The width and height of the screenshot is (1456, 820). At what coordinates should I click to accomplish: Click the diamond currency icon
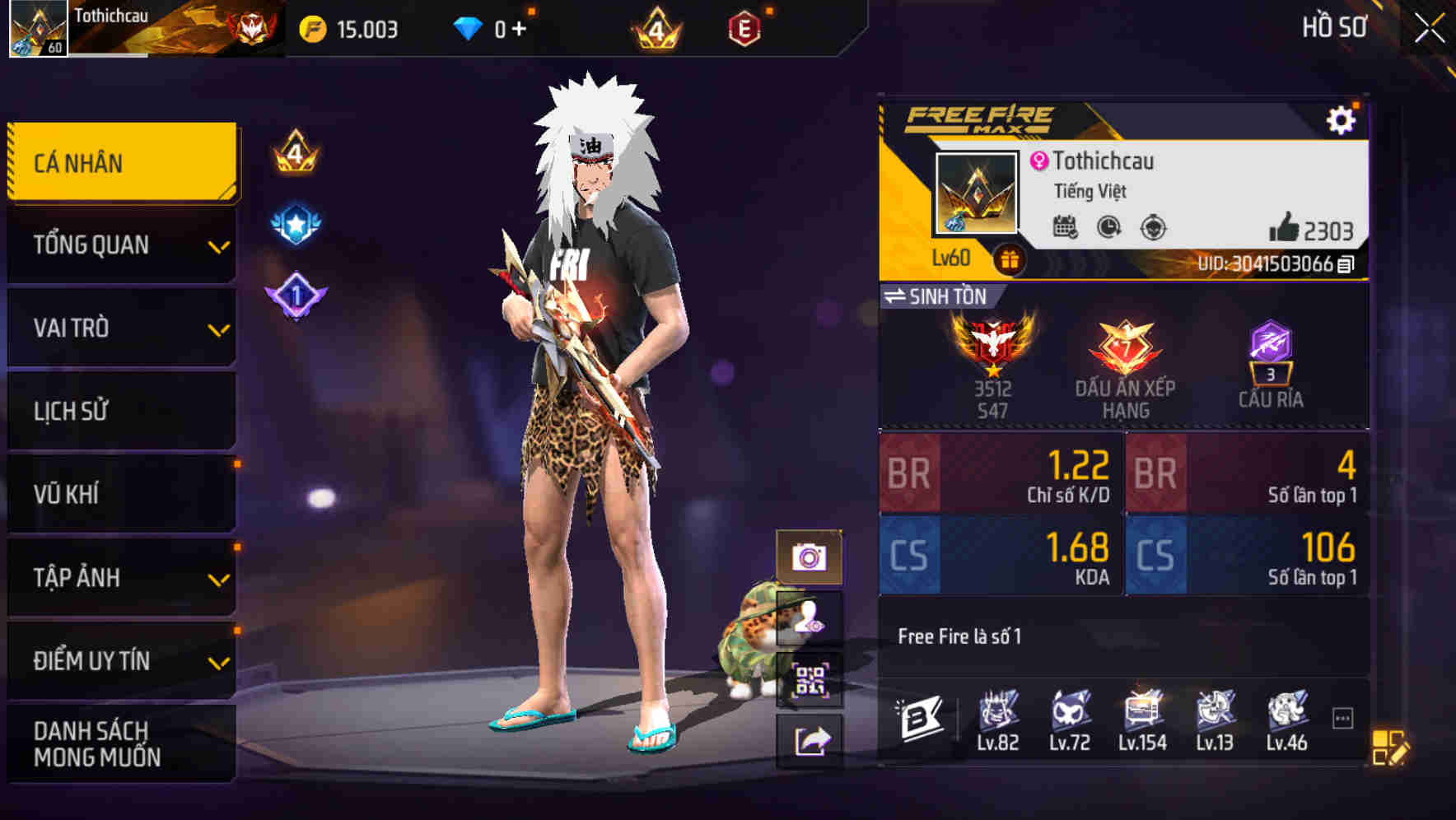pos(466,28)
